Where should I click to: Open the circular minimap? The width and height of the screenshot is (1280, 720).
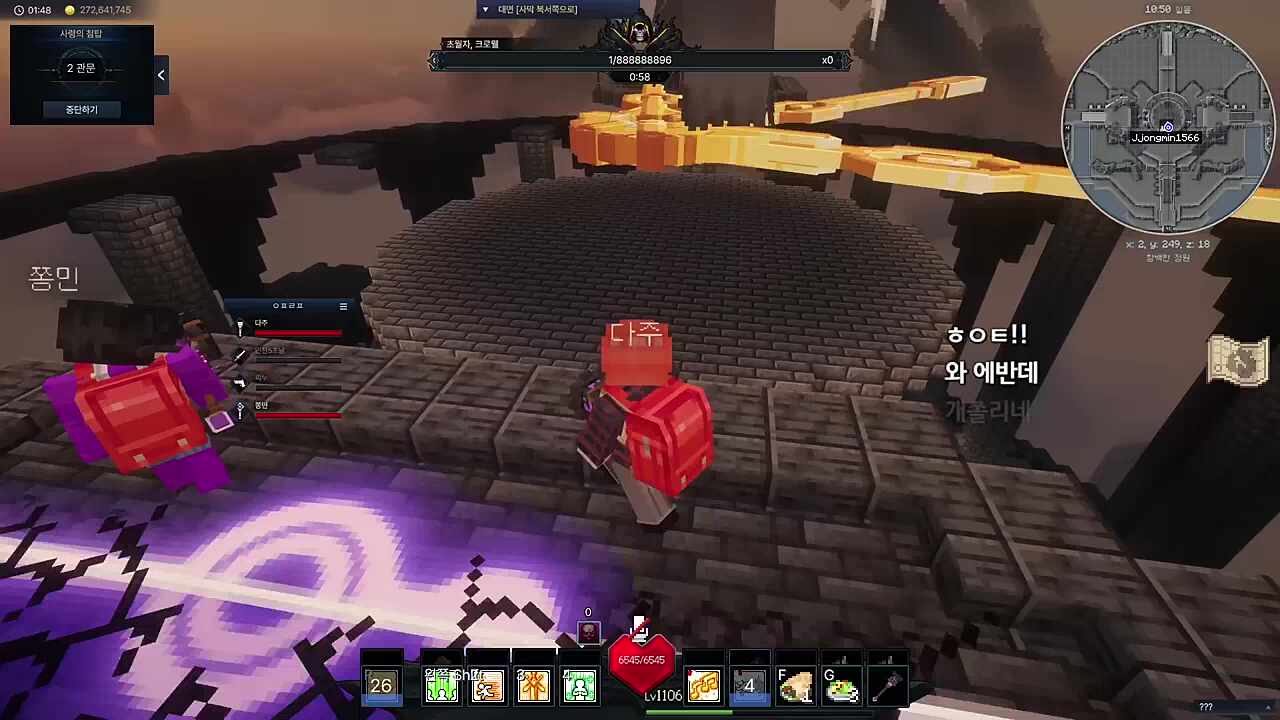point(1166,126)
